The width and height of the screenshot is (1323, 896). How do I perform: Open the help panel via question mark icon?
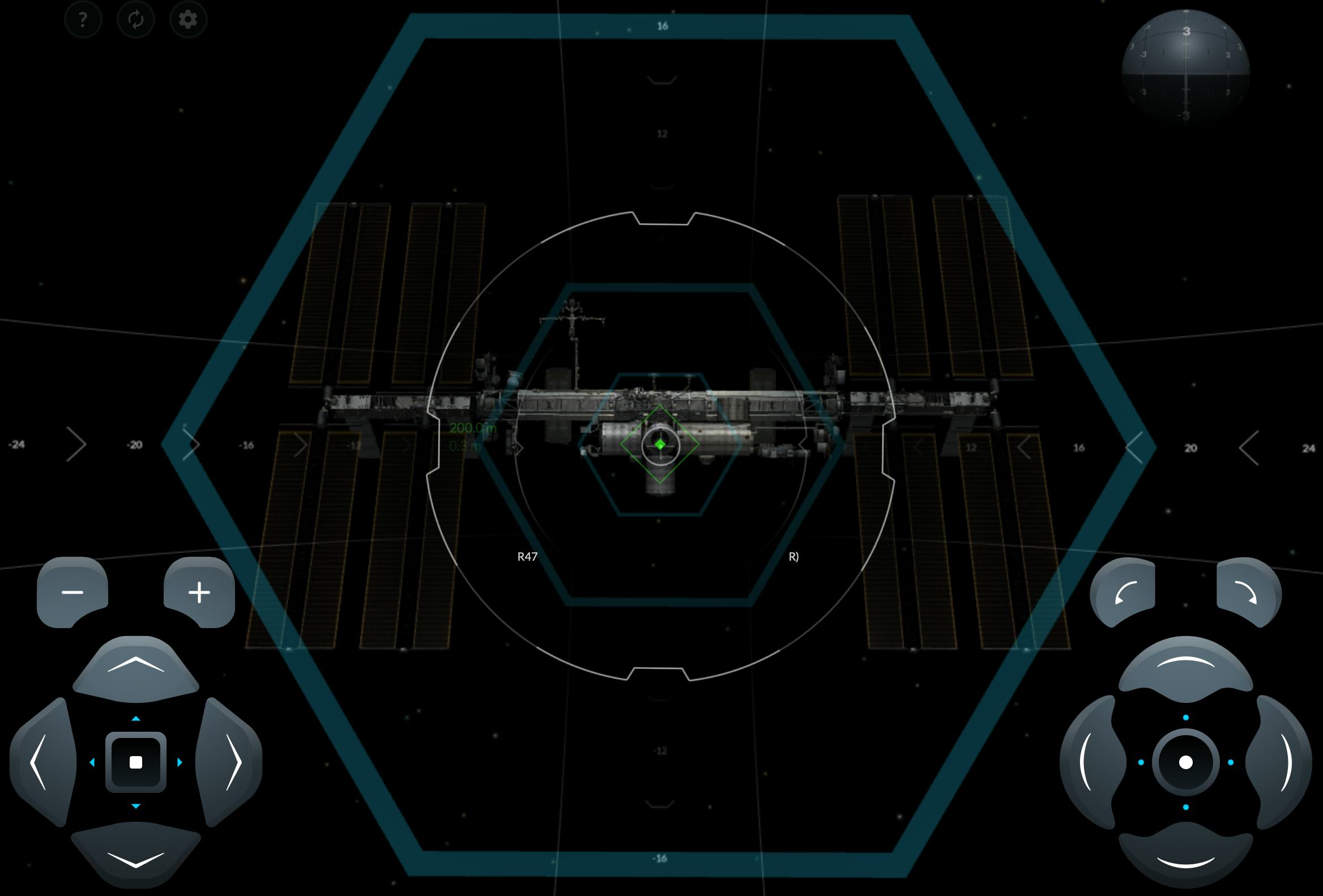pyautogui.click(x=84, y=19)
